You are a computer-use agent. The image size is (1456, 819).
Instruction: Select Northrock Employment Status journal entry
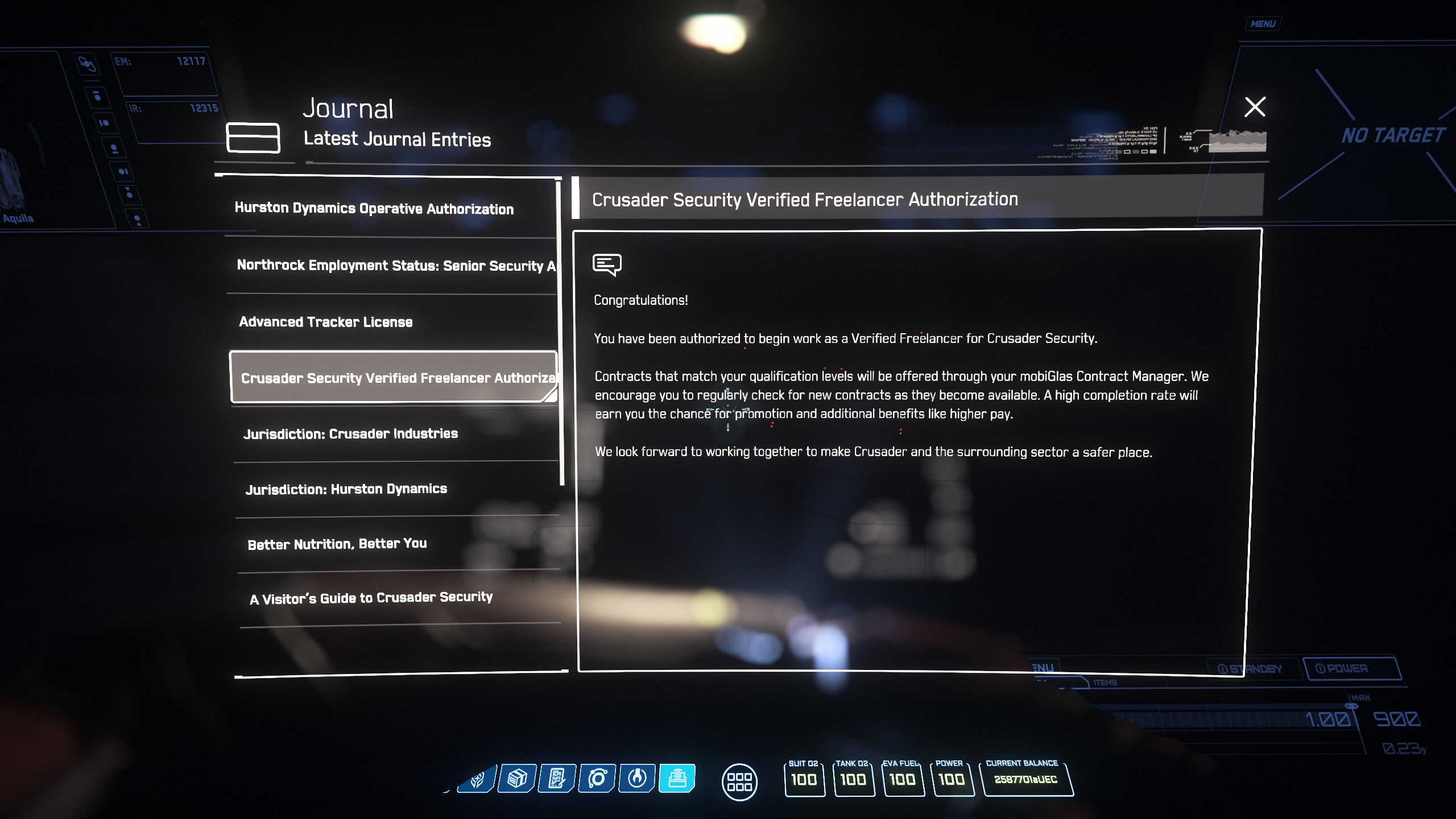(x=395, y=266)
